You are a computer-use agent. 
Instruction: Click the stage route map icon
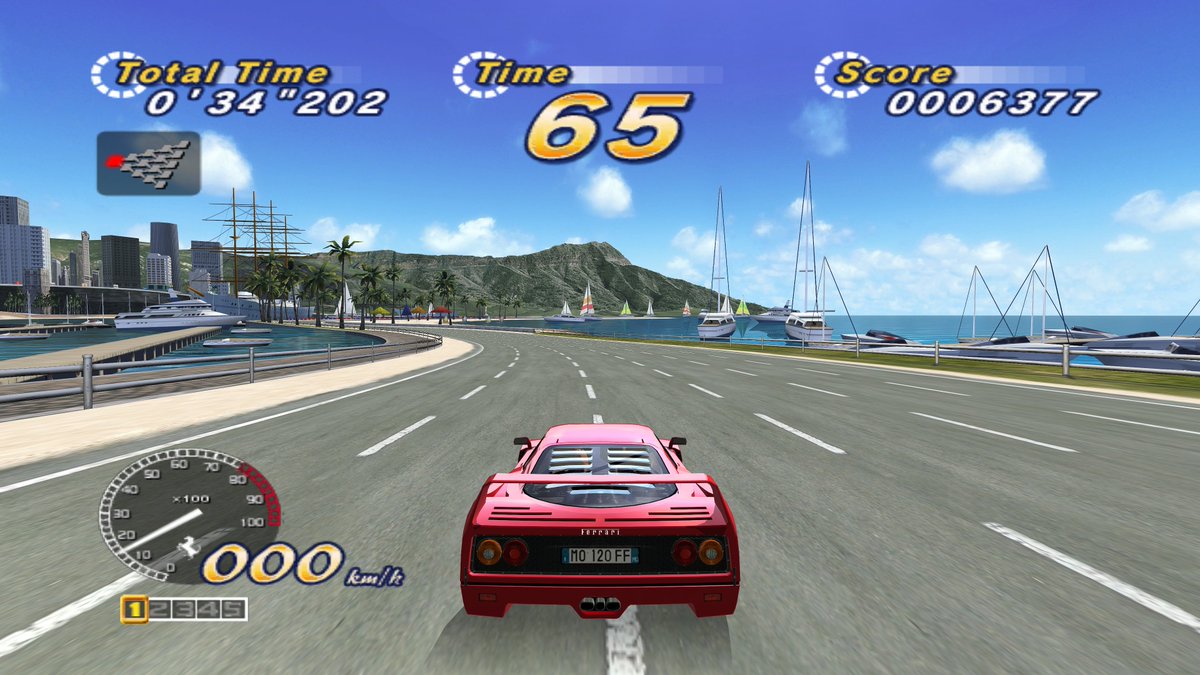pos(148,163)
